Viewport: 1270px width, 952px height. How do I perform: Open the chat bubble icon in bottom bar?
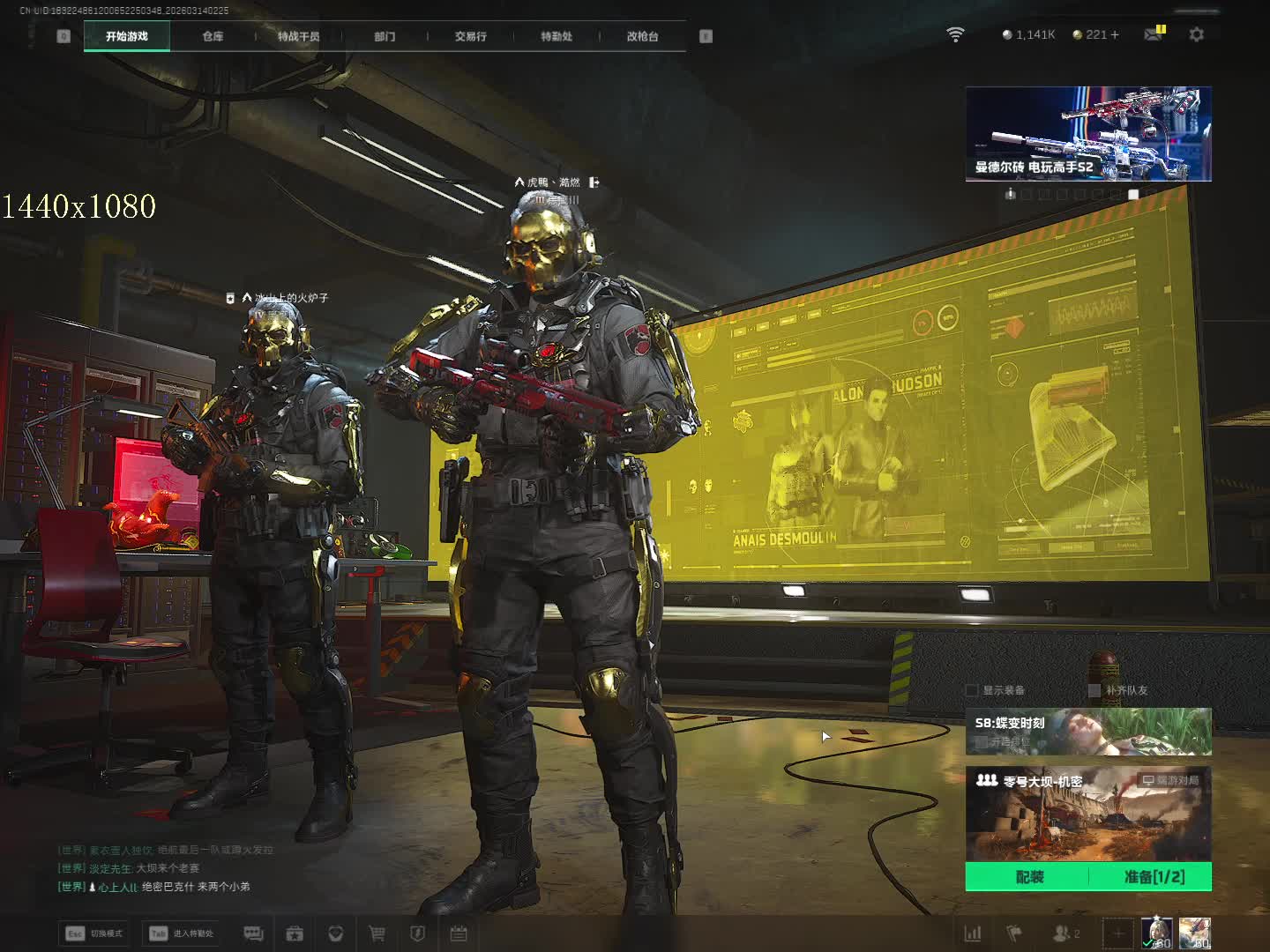(x=253, y=933)
